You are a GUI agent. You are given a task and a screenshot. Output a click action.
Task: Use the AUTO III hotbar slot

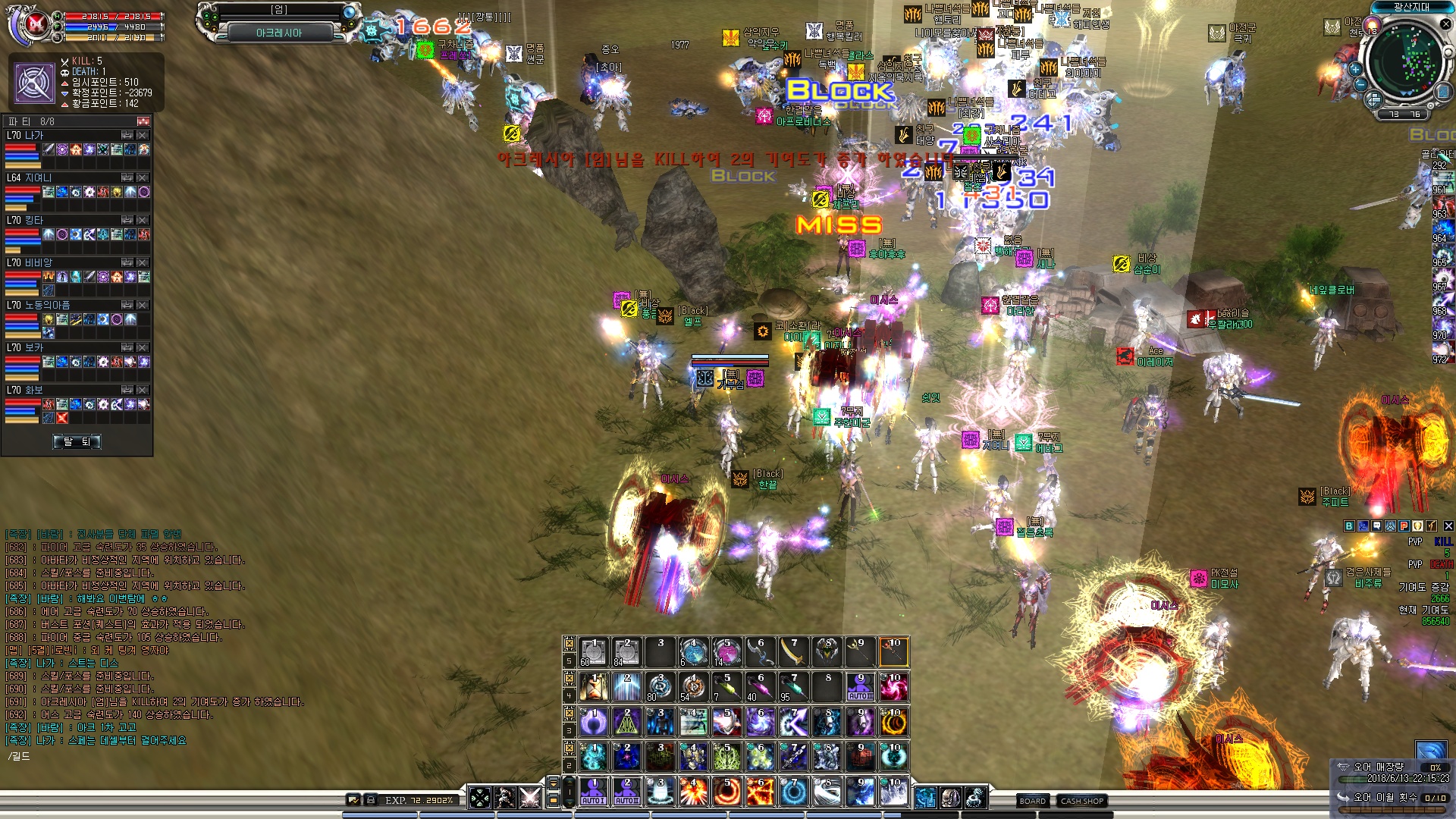tap(861, 687)
